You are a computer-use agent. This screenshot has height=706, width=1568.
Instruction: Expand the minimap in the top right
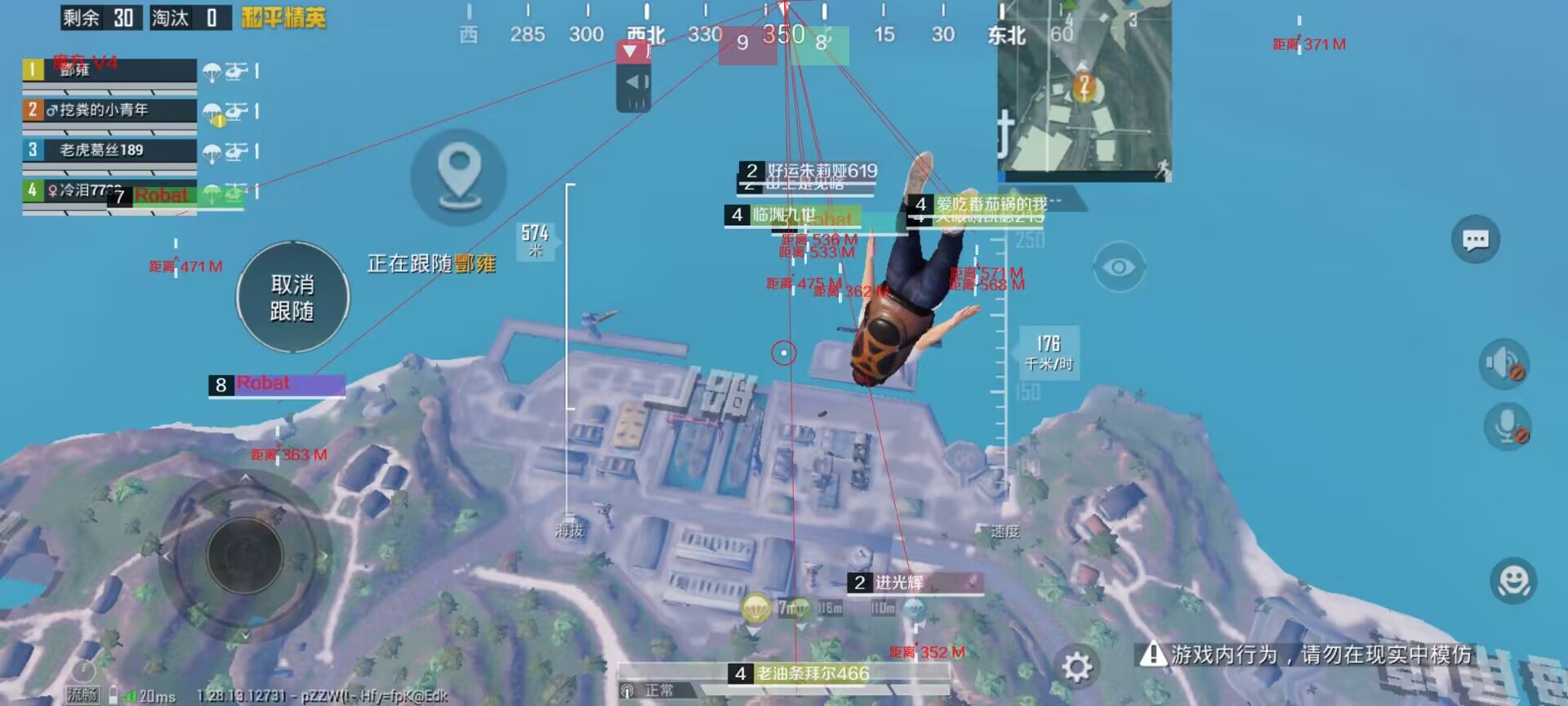[x=1086, y=90]
